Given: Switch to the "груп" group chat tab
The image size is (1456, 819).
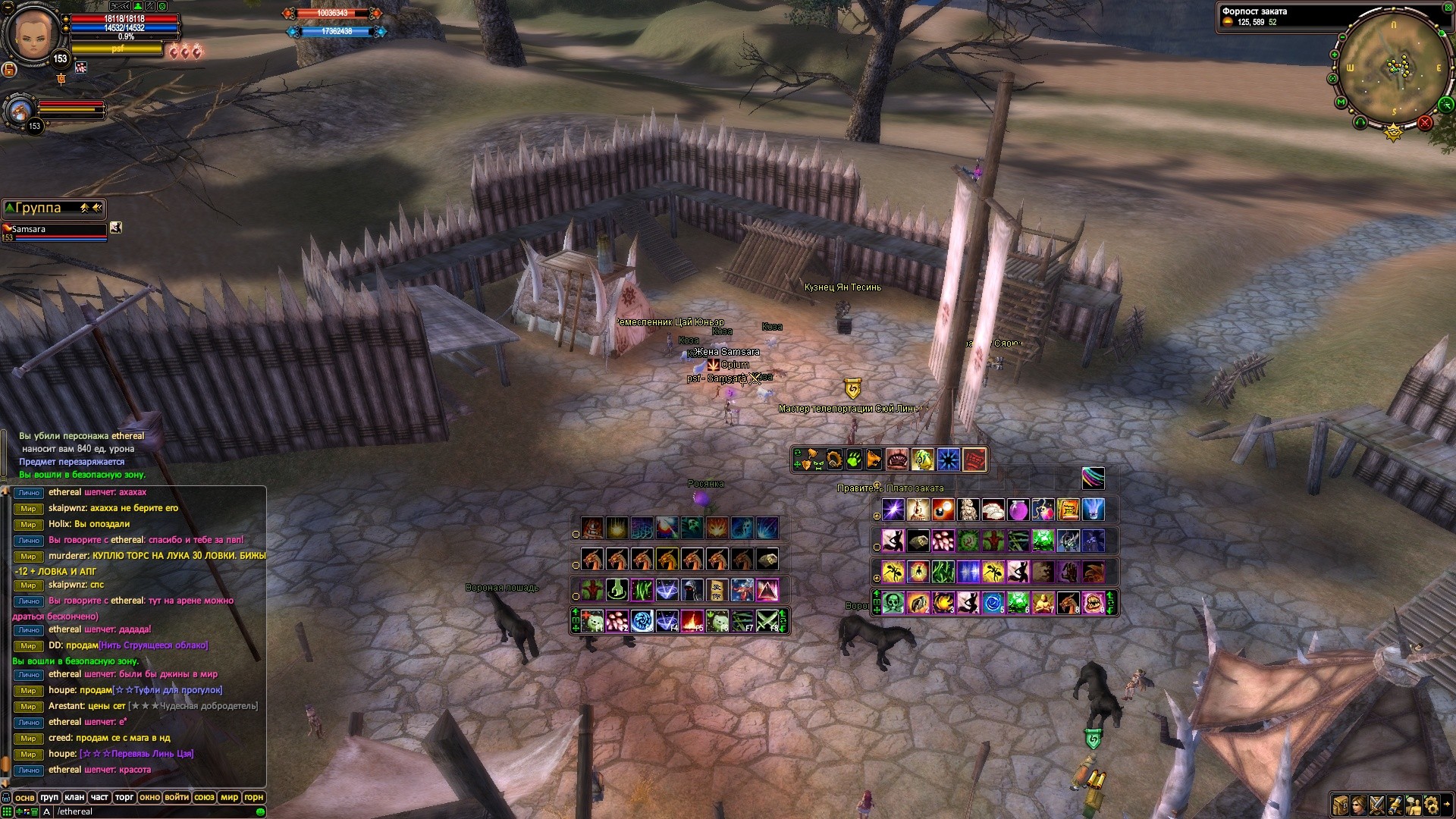Looking at the screenshot, I should tap(49, 797).
